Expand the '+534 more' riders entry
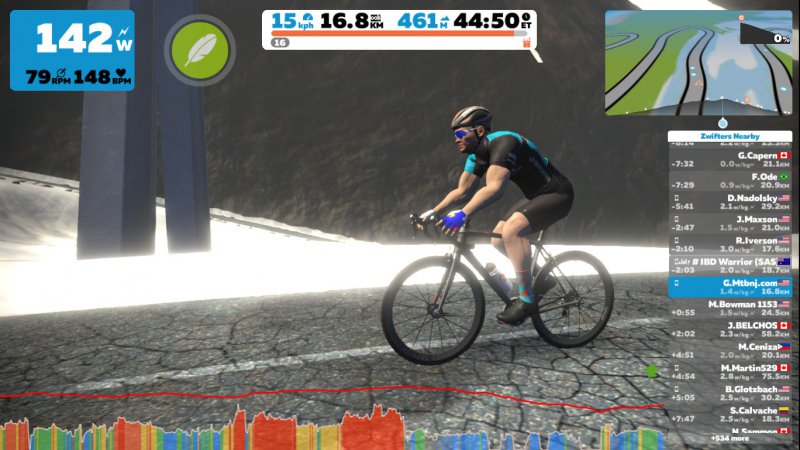 click(730, 438)
